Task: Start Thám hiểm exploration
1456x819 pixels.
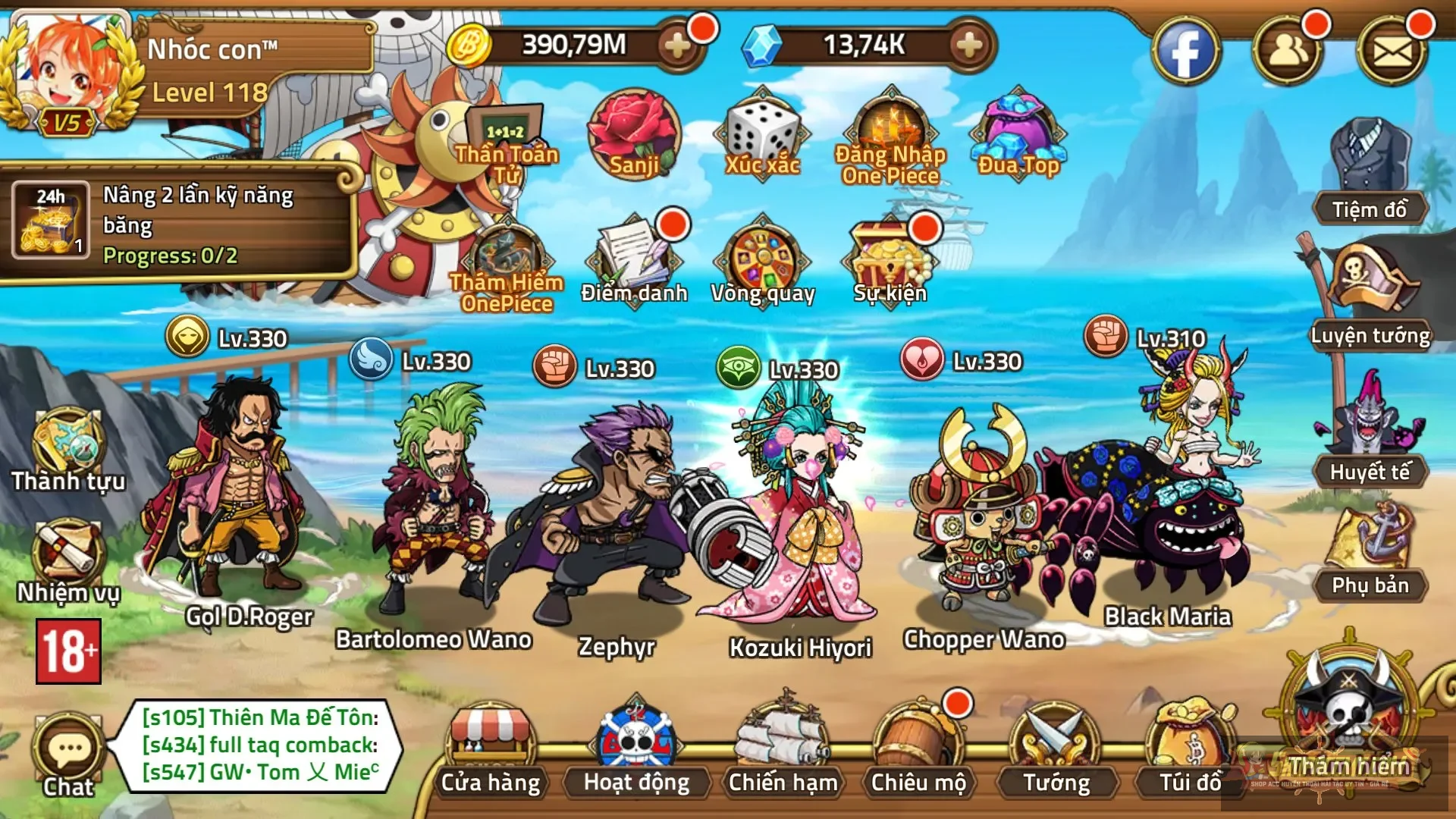Action: (1348, 720)
